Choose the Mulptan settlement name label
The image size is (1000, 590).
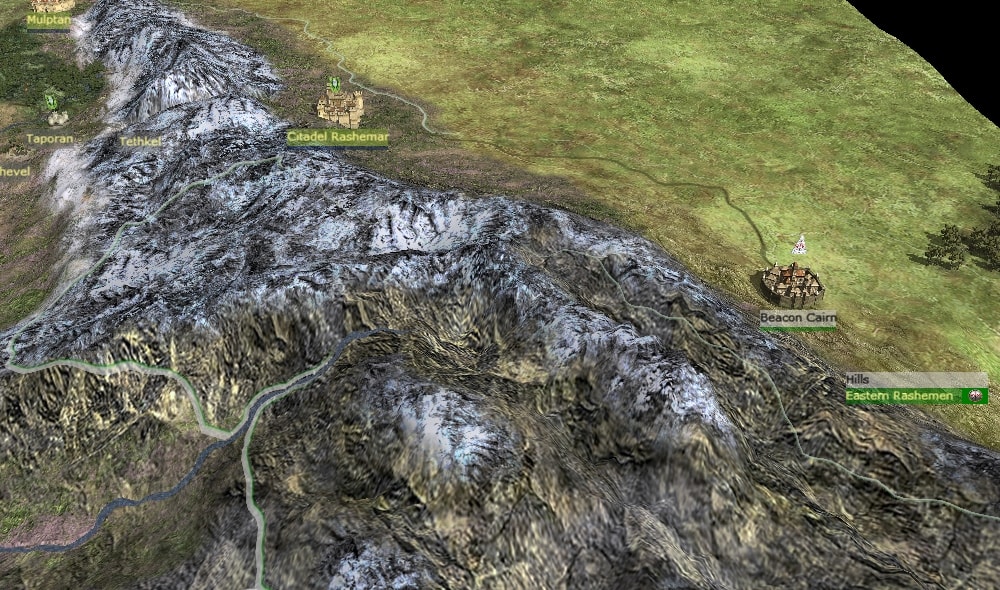pyautogui.click(x=48, y=19)
